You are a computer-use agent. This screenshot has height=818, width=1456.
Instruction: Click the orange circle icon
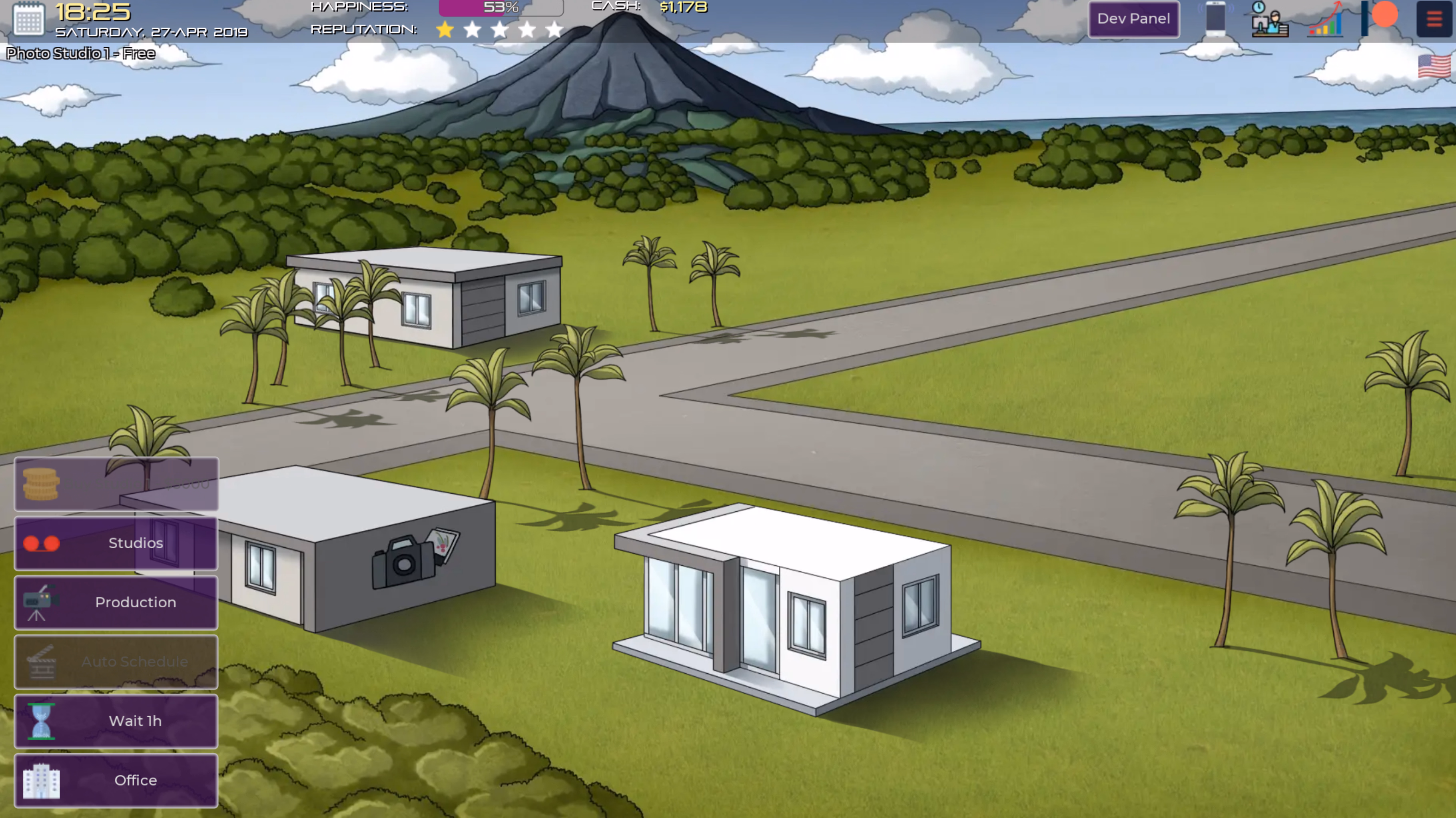(1384, 15)
